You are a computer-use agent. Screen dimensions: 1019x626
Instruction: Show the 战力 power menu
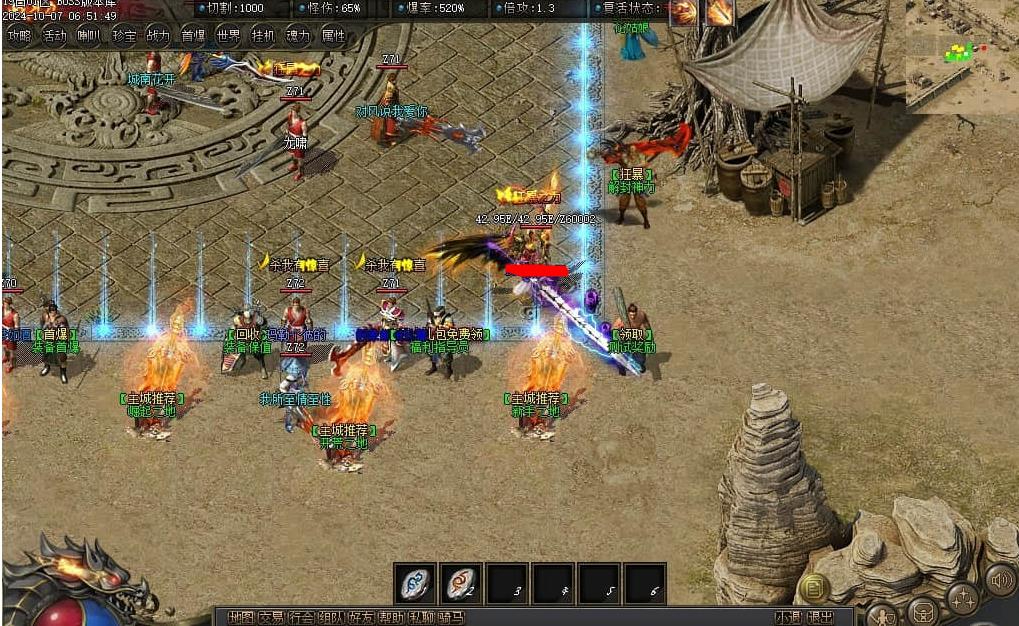click(158, 36)
